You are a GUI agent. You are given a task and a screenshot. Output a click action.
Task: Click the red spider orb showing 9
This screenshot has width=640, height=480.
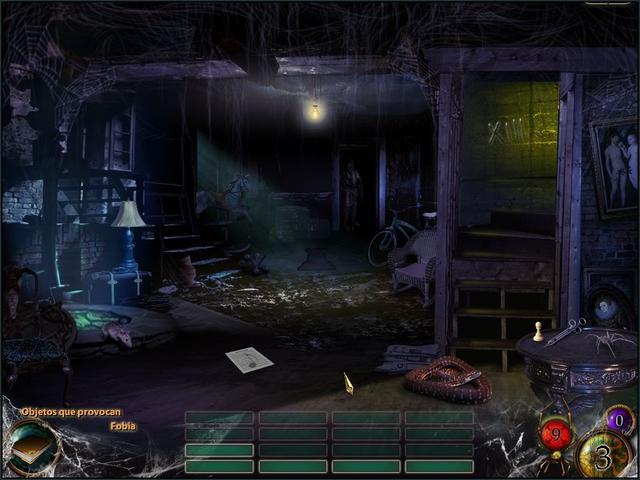556,433
